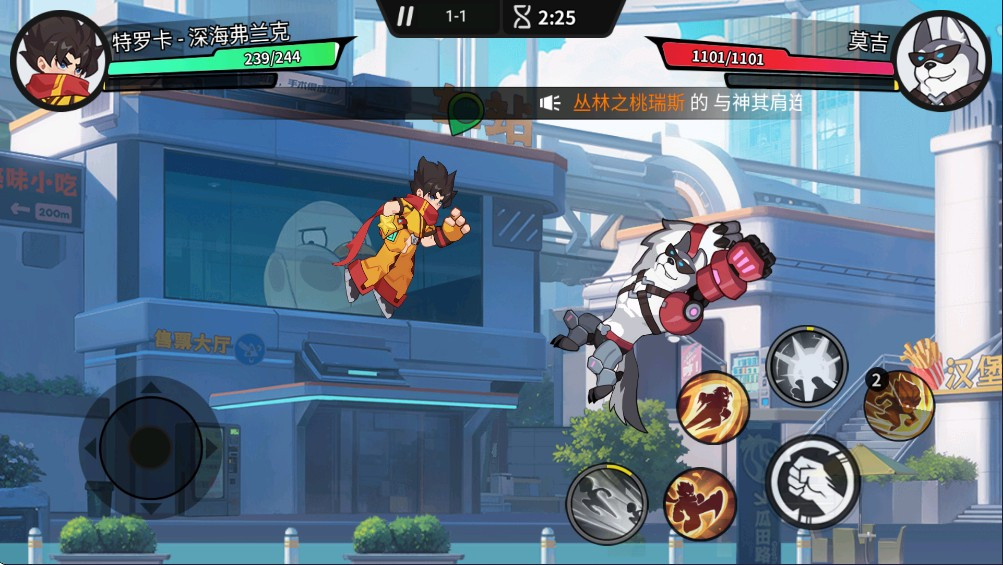This screenshot has height=565, width=1003.
Task: Use the grey dash strike skill
Action: pos(606,503)
